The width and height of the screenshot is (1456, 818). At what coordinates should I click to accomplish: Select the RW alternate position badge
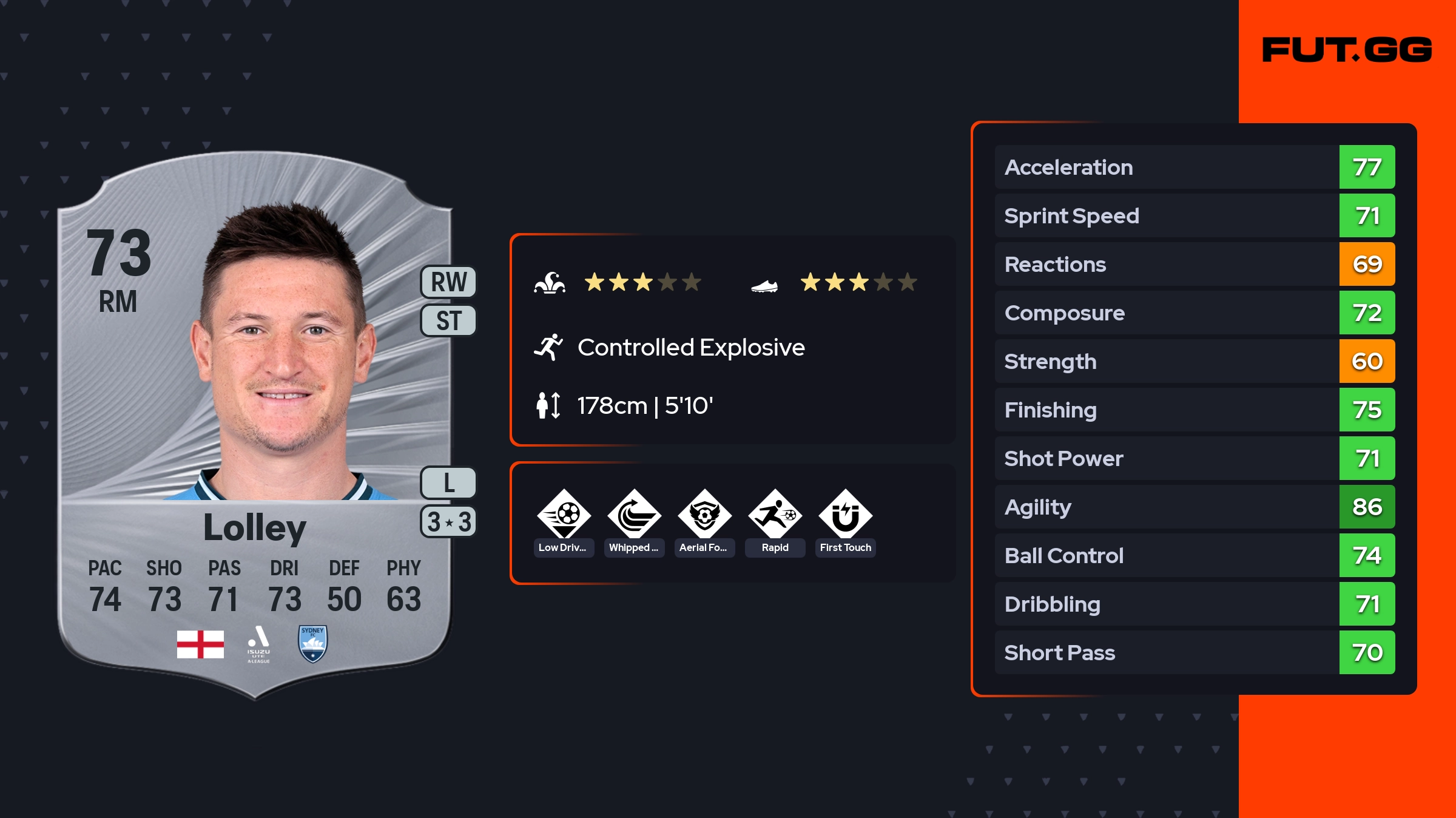pos(448,282)
